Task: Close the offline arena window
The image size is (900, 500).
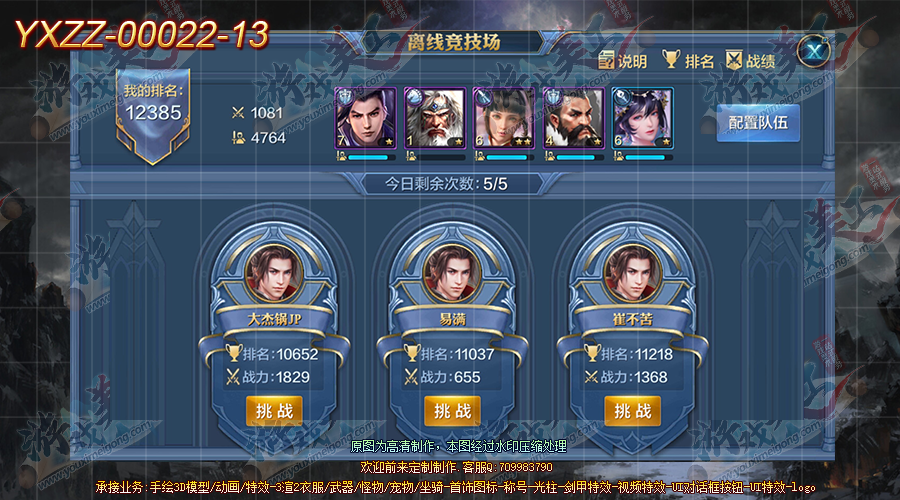Action: click(x=817, y=50)
